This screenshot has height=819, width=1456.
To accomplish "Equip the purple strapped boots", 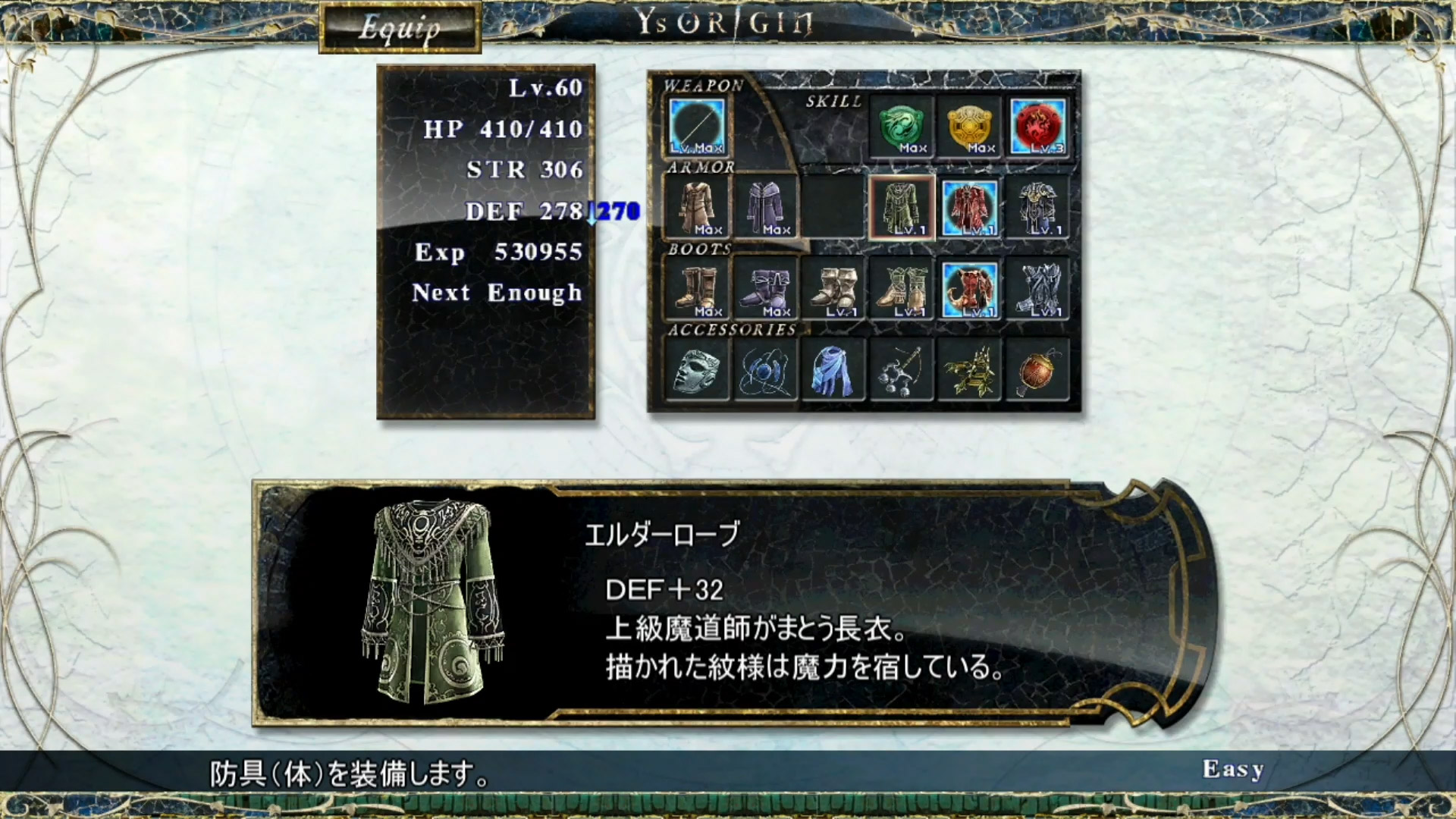I will pyautogui.click(x=765, y=289).
